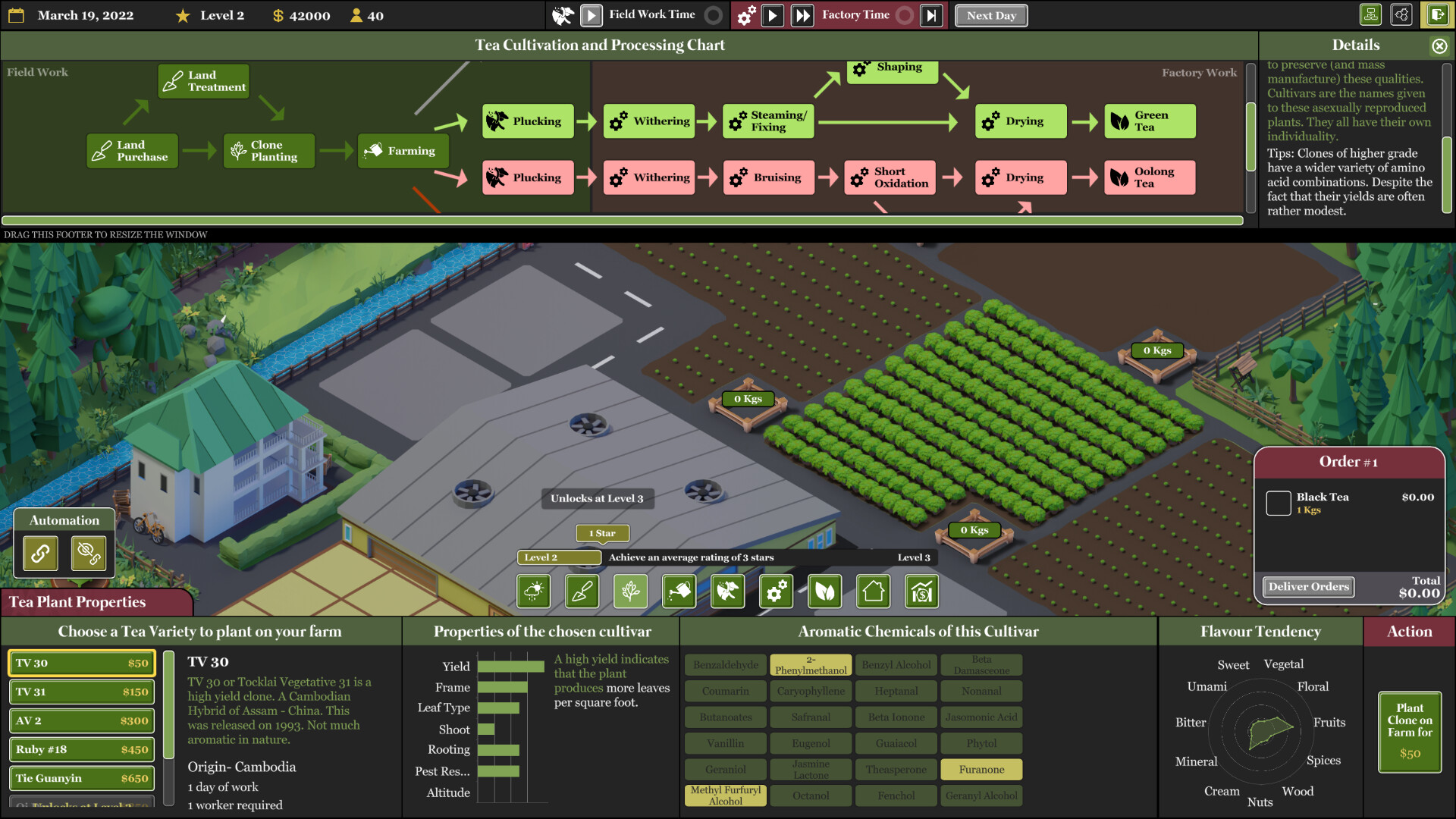The image size is (1456, 819).
Task: Click Deliver Orders in Order #1 panel
Action: click(1308, 586)
